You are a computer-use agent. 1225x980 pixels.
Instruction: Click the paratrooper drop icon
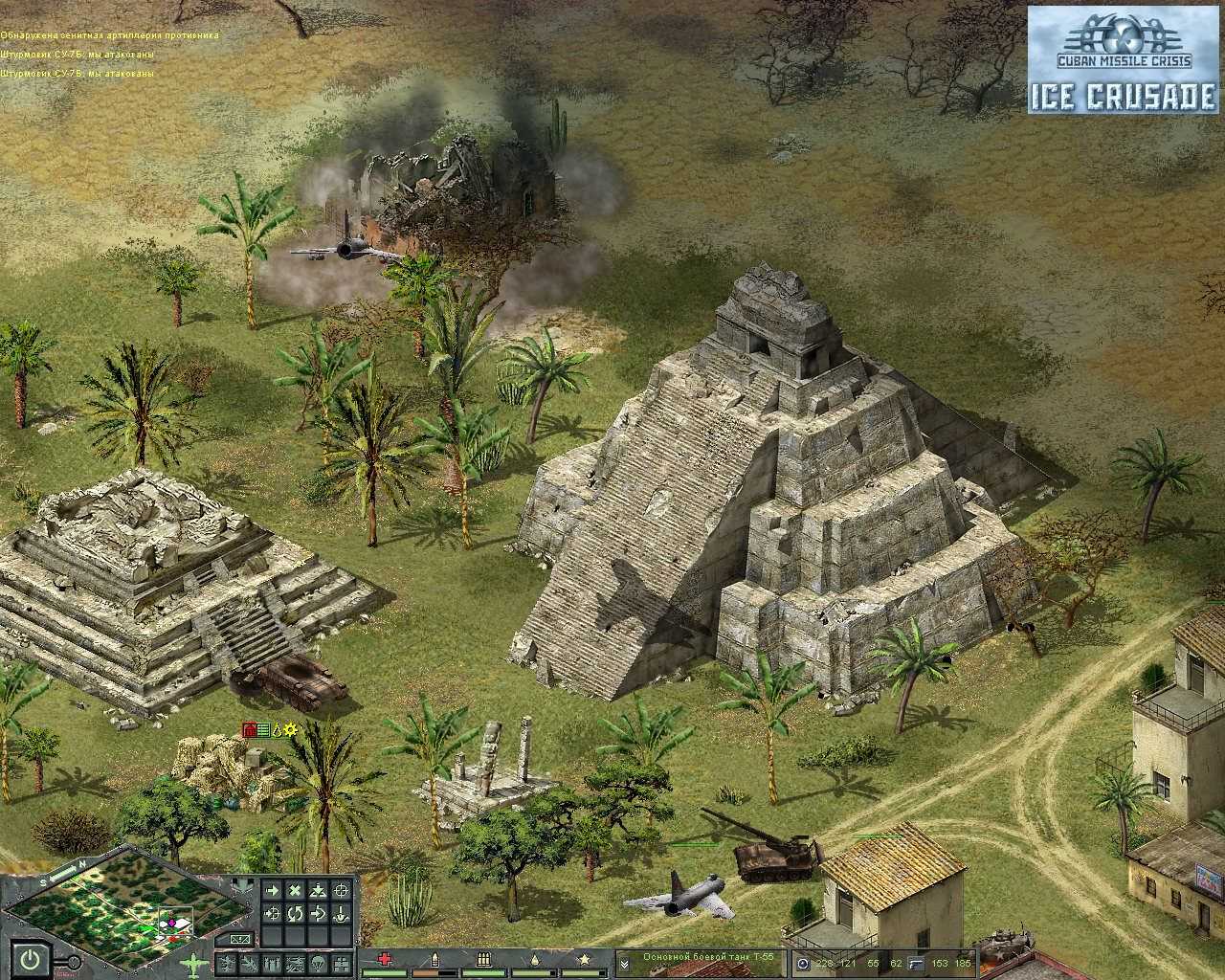point(318,965)
